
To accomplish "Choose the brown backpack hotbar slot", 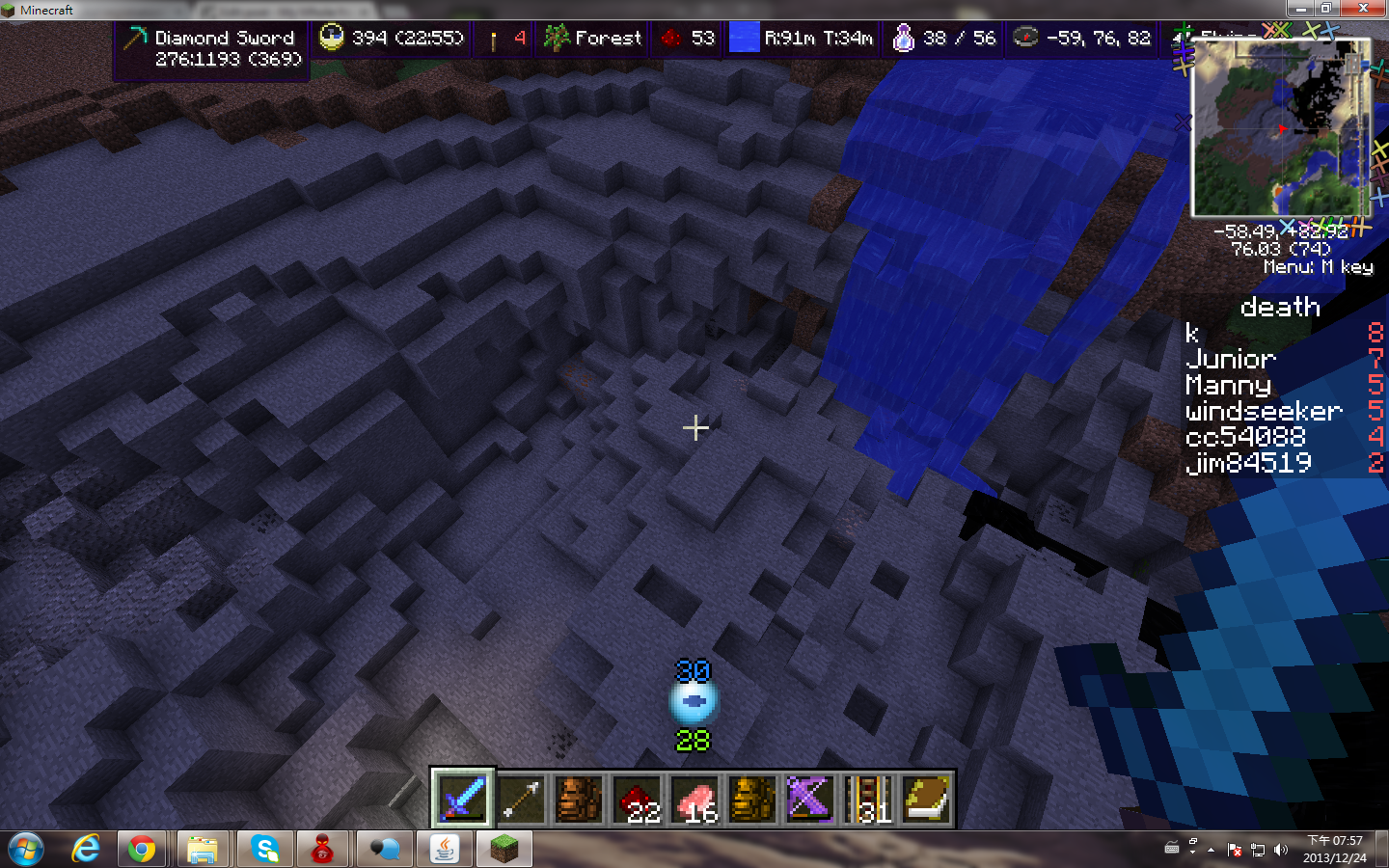I will [x=579, y=799].
